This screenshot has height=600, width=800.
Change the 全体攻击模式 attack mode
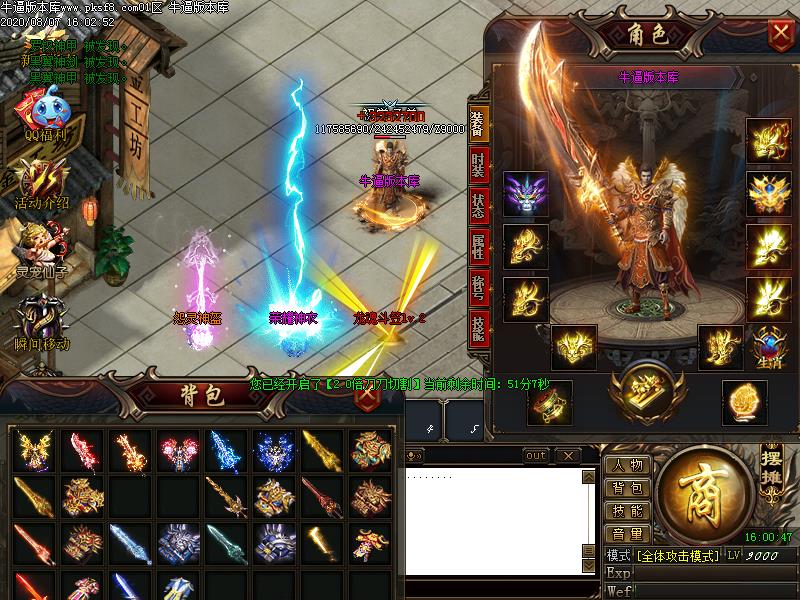click(x=677, y=555)
